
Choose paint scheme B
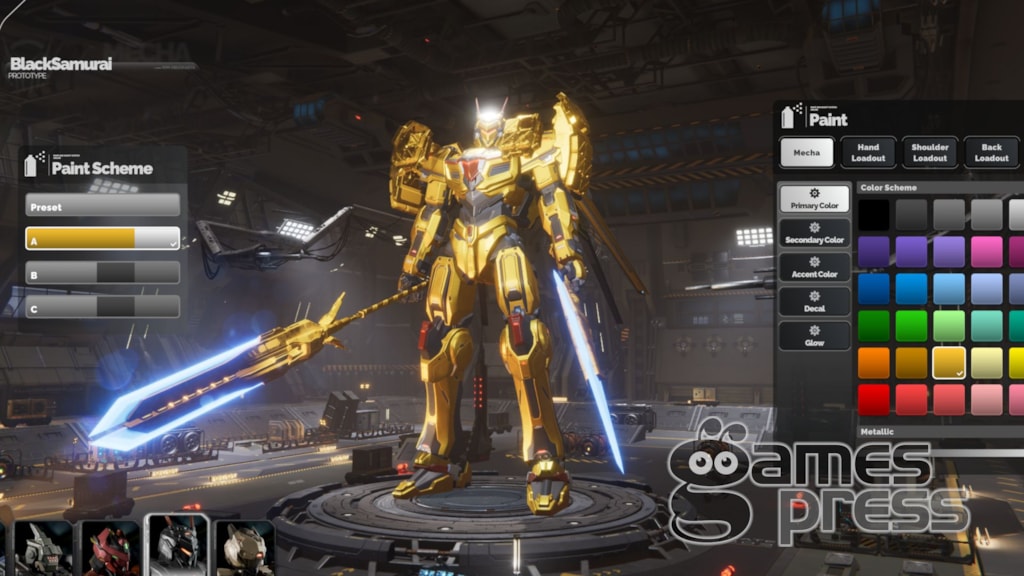(x=102, y=273)
